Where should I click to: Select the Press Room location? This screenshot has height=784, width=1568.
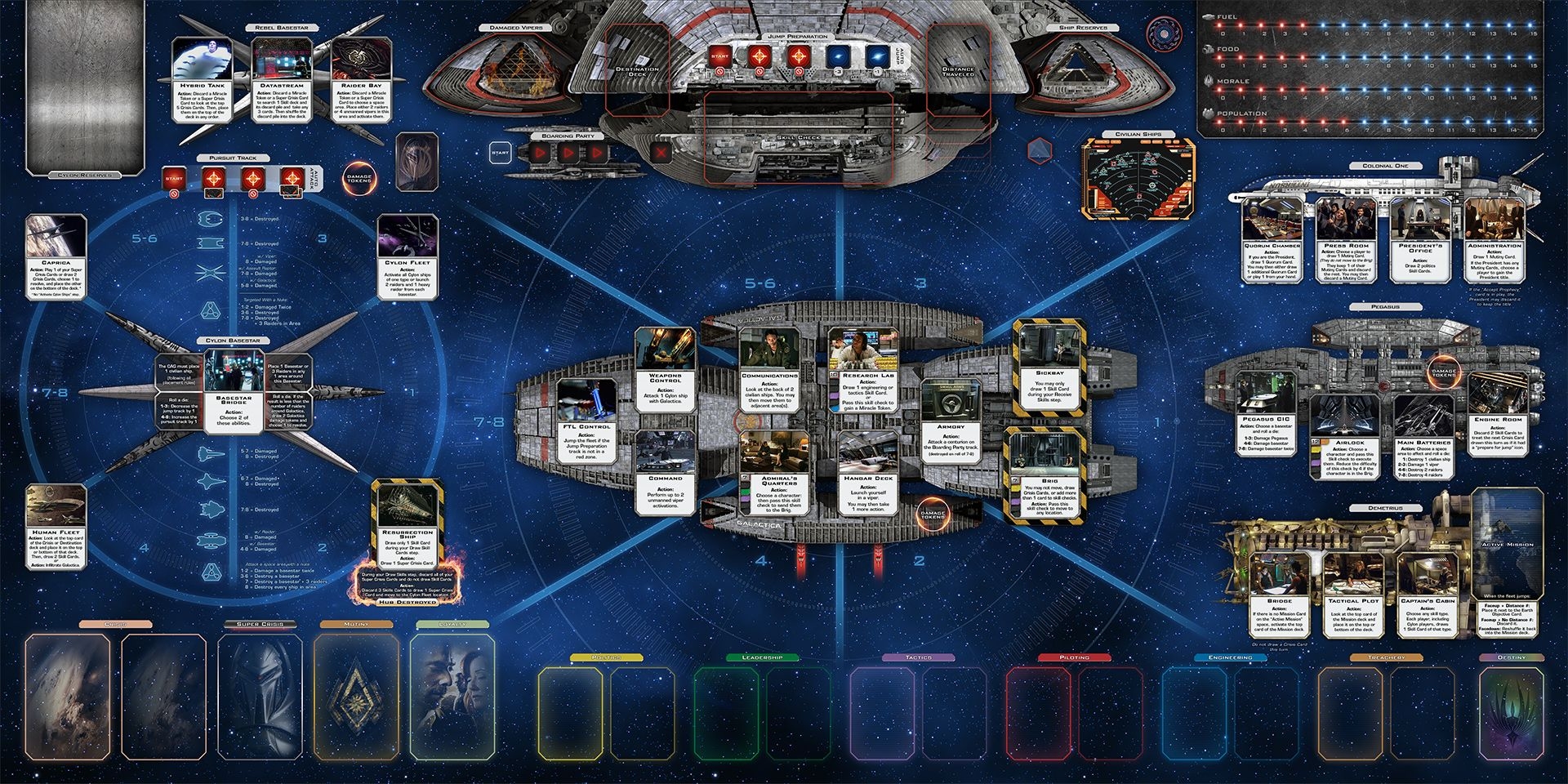pyautogui.click(x=1346, y=240)
